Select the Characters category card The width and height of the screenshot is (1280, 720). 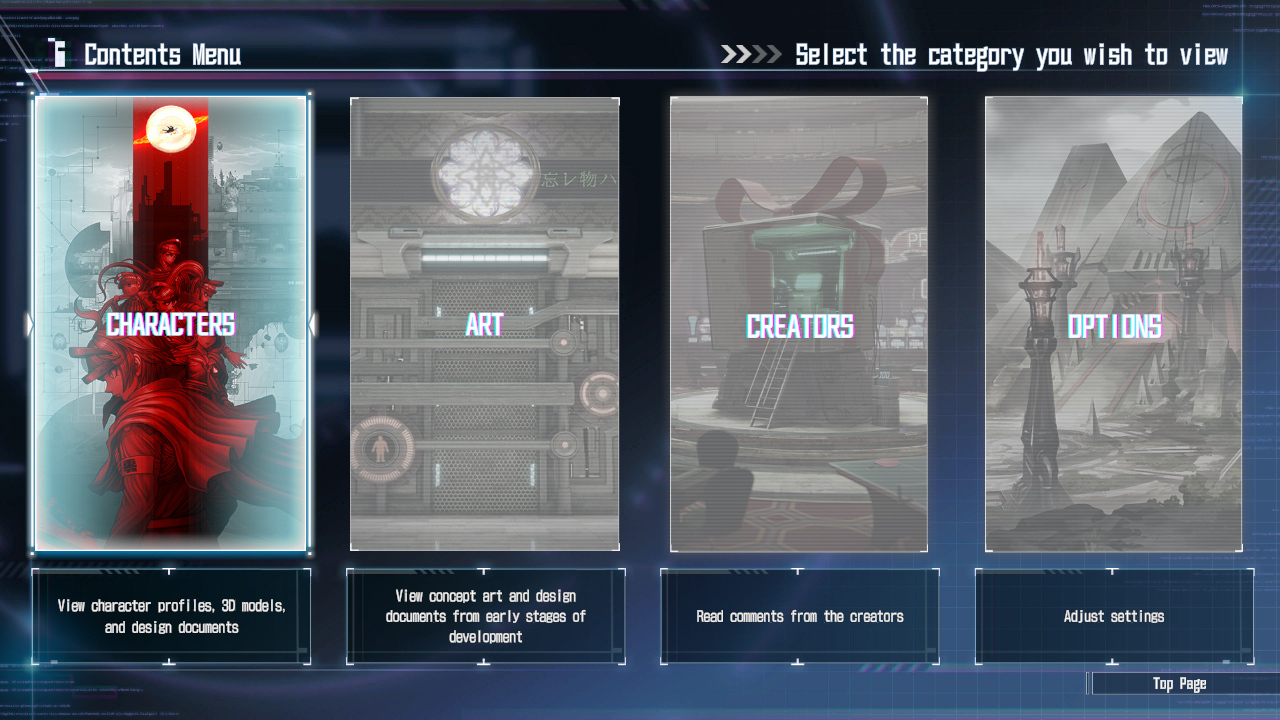pyautogui.click(x=171, y=323)
